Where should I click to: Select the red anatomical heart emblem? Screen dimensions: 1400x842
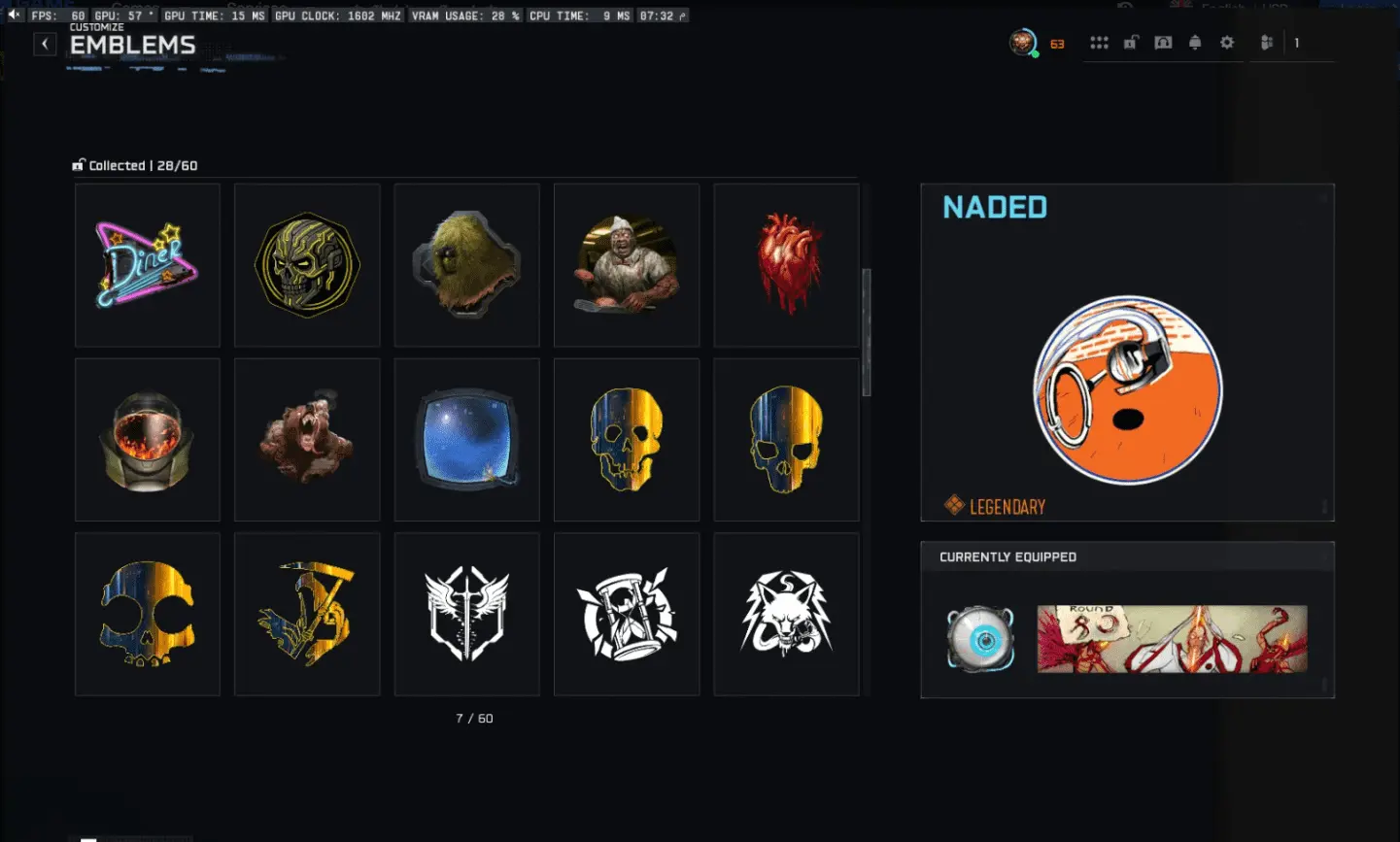[786, 264]
